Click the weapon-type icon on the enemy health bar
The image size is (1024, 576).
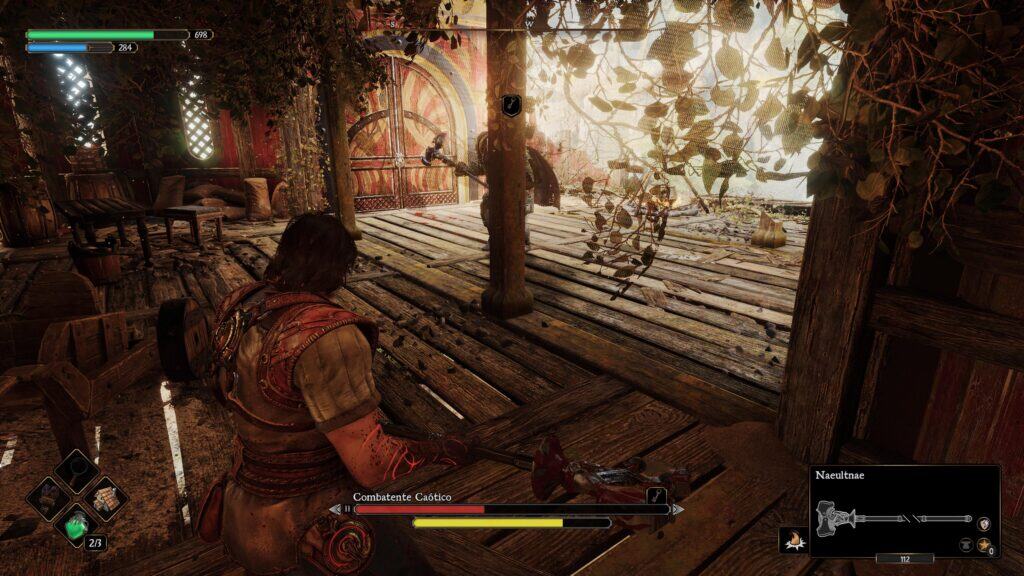point(656,495)
